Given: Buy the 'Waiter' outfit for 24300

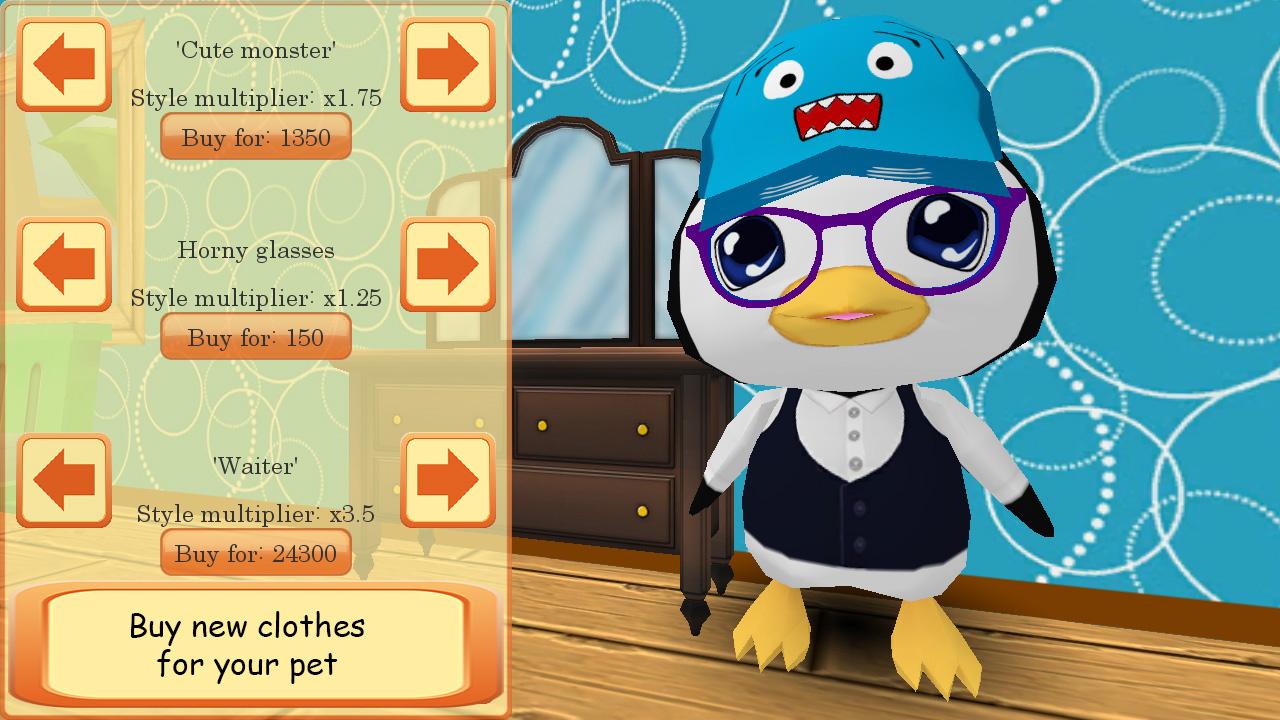Looking at the screenshot, I should 256,553.
